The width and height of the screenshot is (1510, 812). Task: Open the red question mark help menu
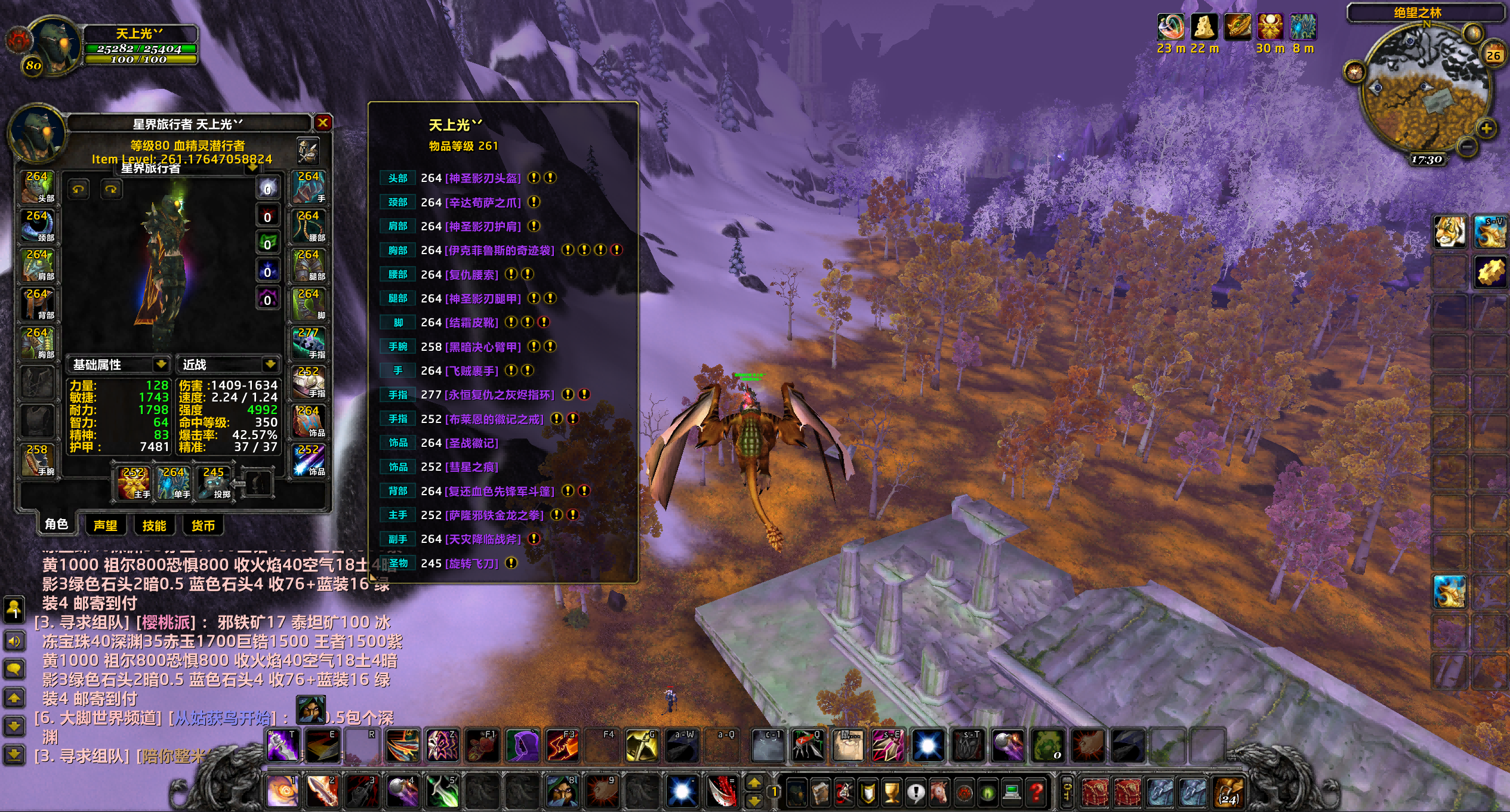pos(1036,792)
